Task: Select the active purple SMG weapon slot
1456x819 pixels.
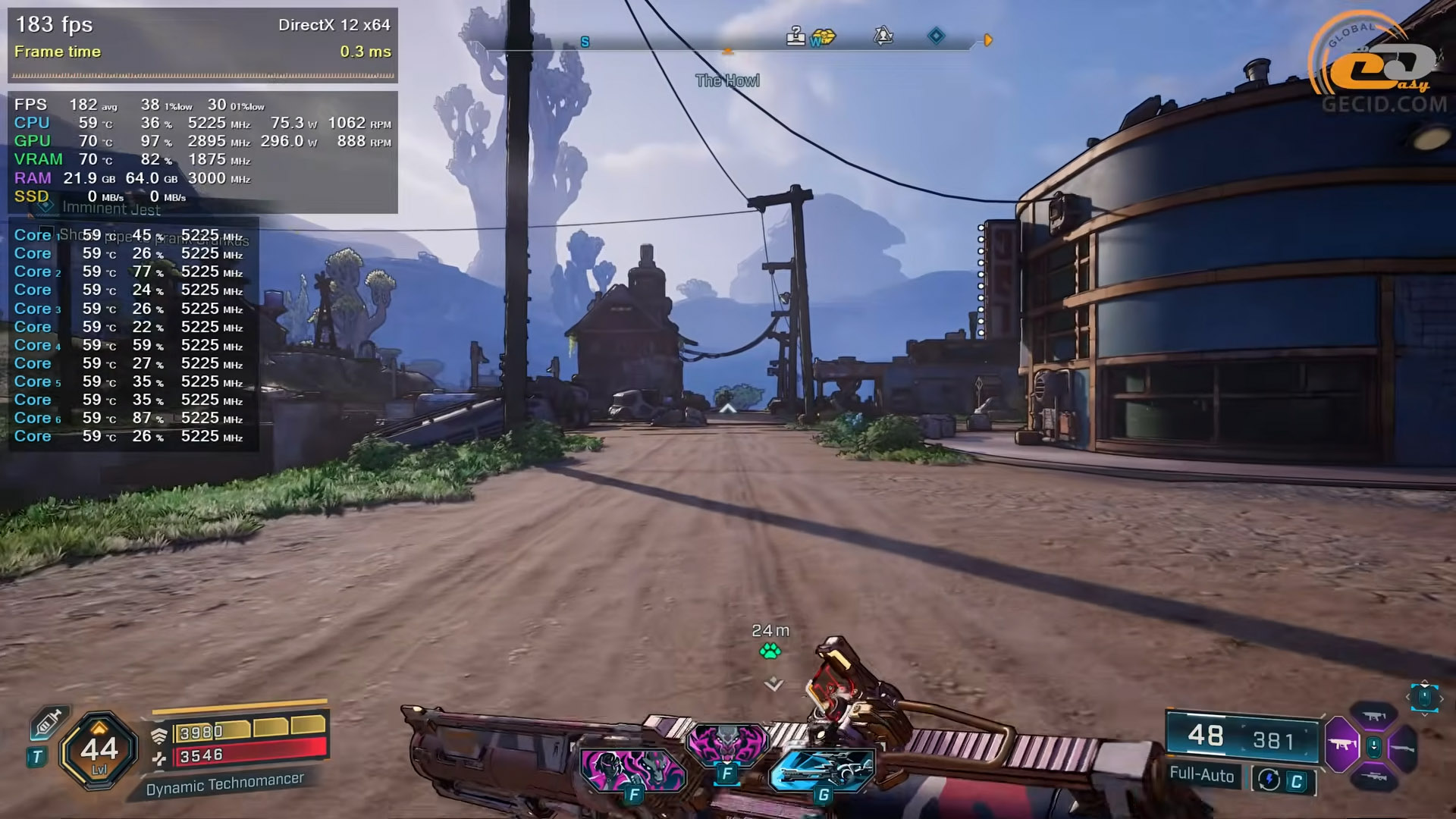Action: [x=1341, y=745]
